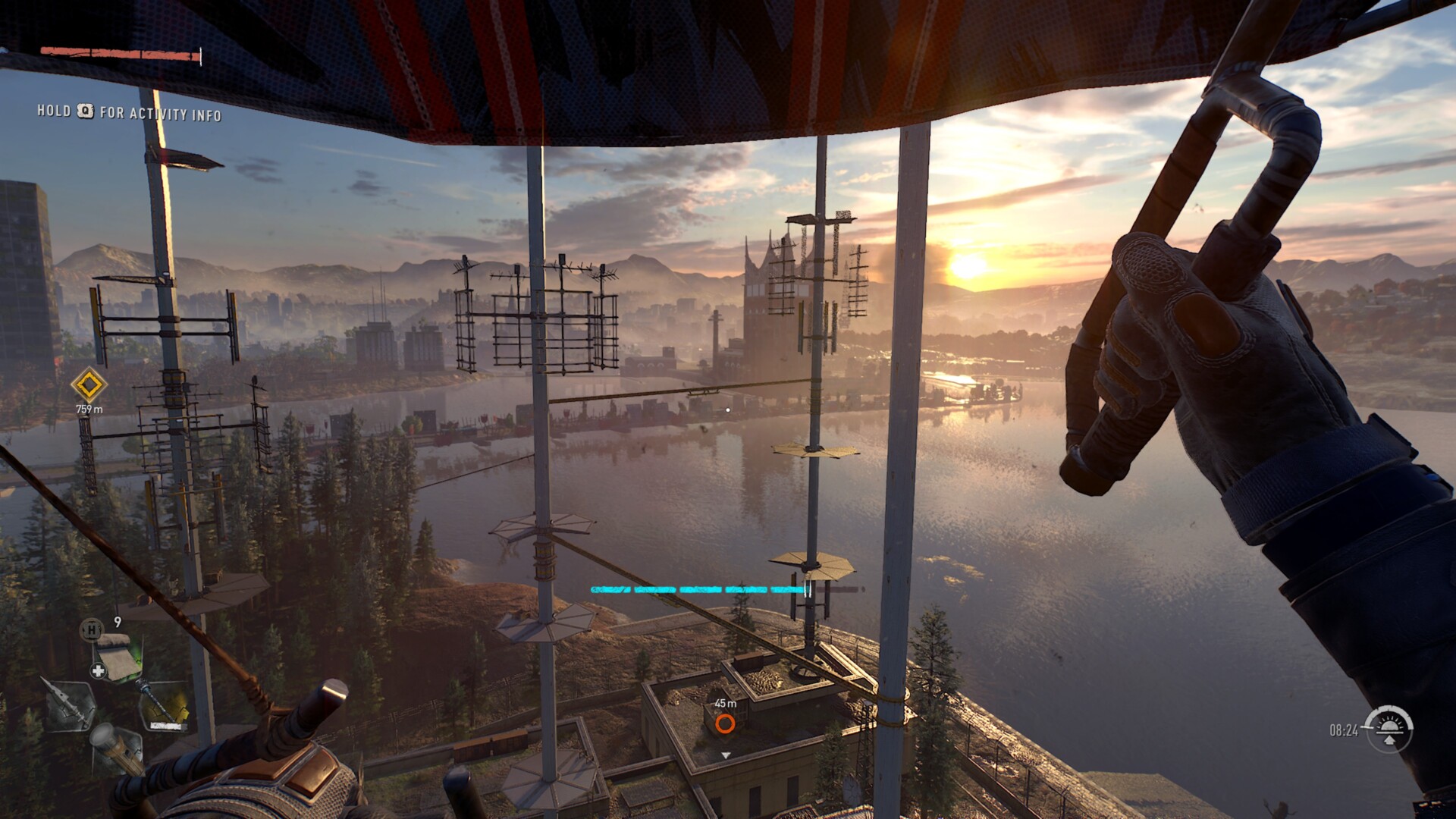Click the orange circle objective marker
The width and height of the screenshot is (1456, 819).
point(725,723)
